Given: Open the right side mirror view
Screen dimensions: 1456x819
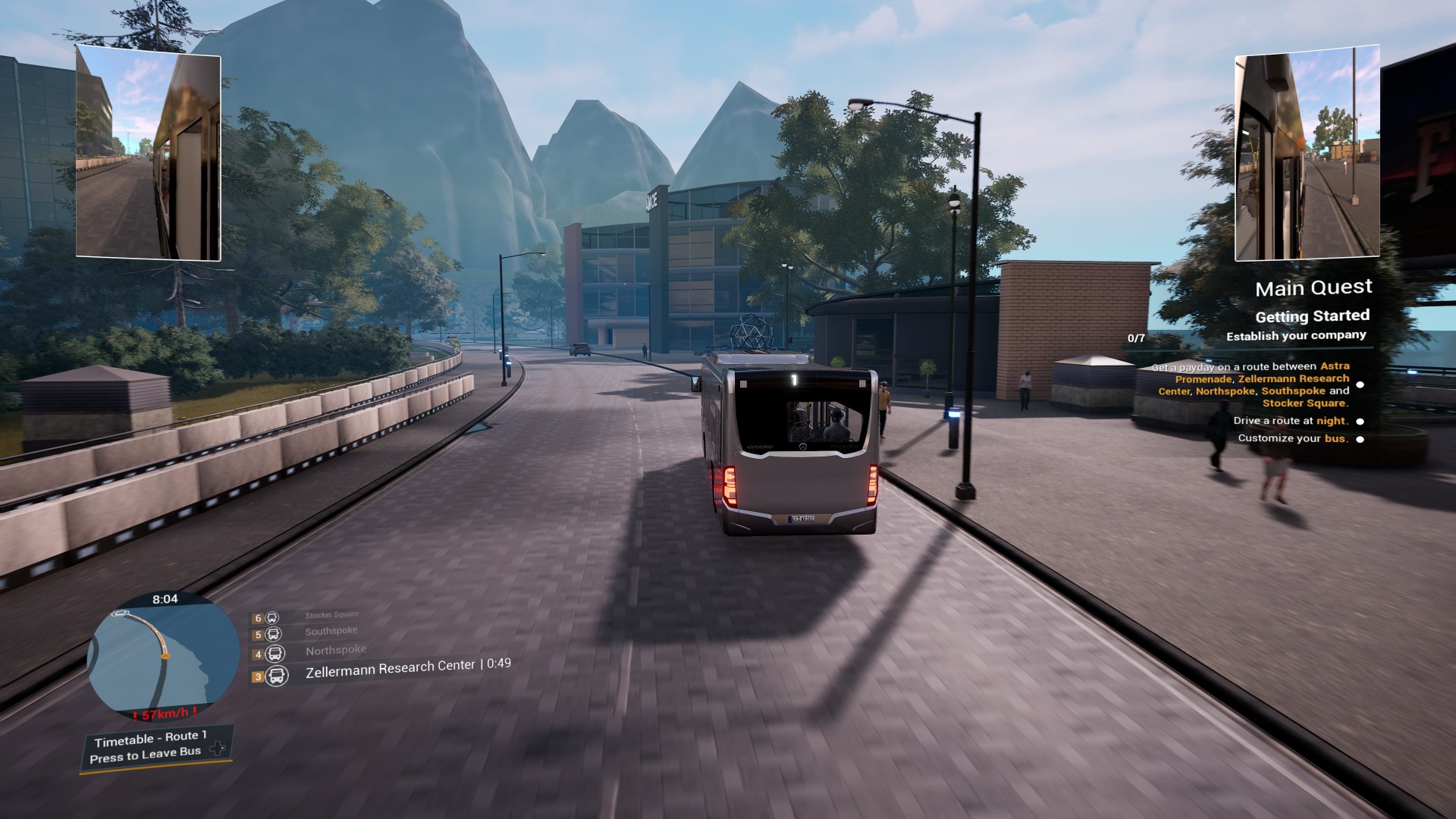Looking at the screenshot, I should (1307, 153).
